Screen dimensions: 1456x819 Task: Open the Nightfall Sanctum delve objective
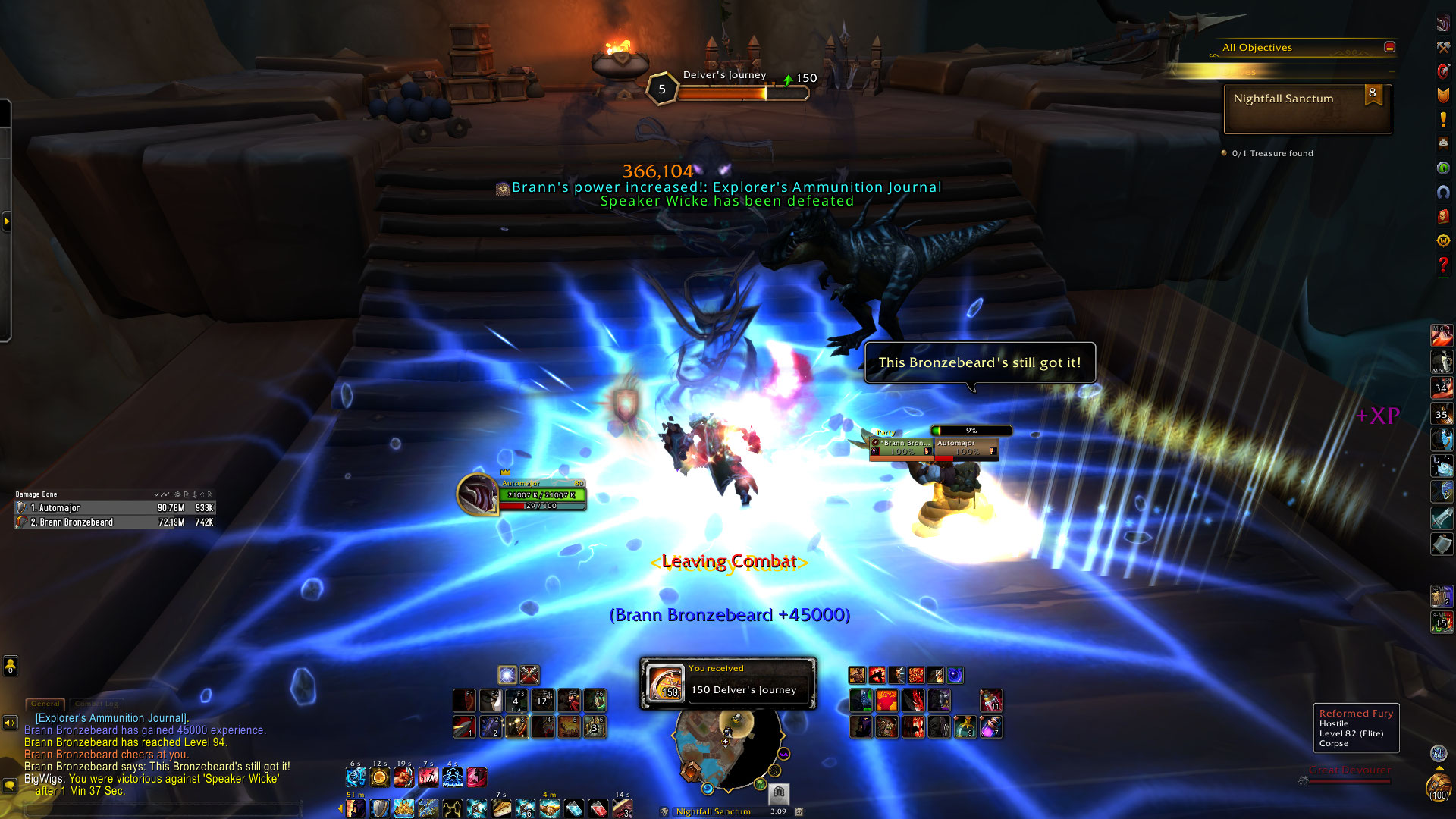pos(1307,108)
